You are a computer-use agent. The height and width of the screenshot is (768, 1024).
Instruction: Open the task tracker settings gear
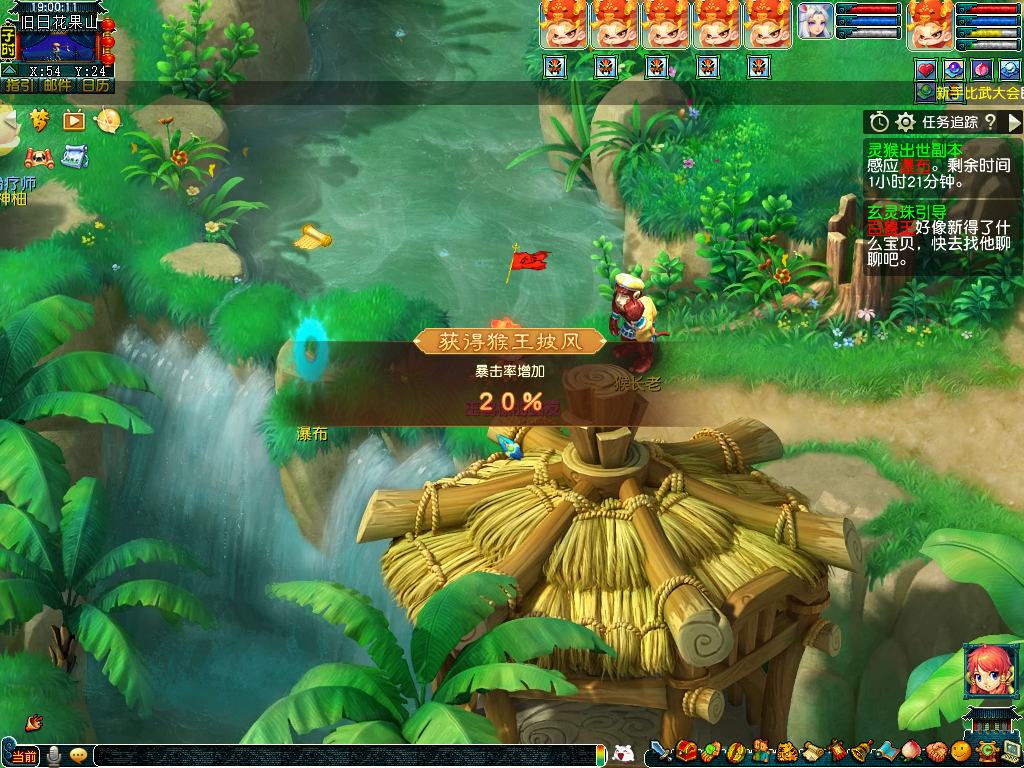pyautogui.click(x=906, y=122)
